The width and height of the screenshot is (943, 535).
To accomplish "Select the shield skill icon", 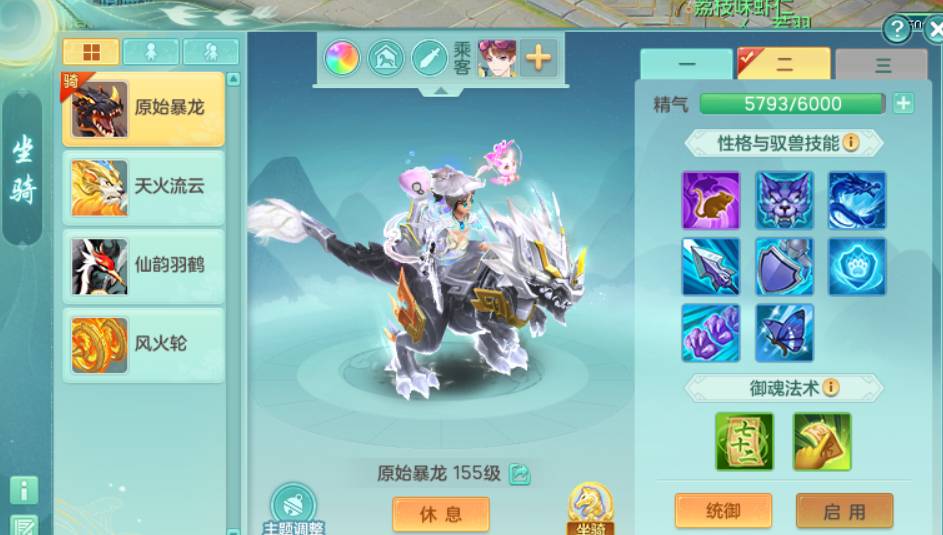I will click(784, 266).
